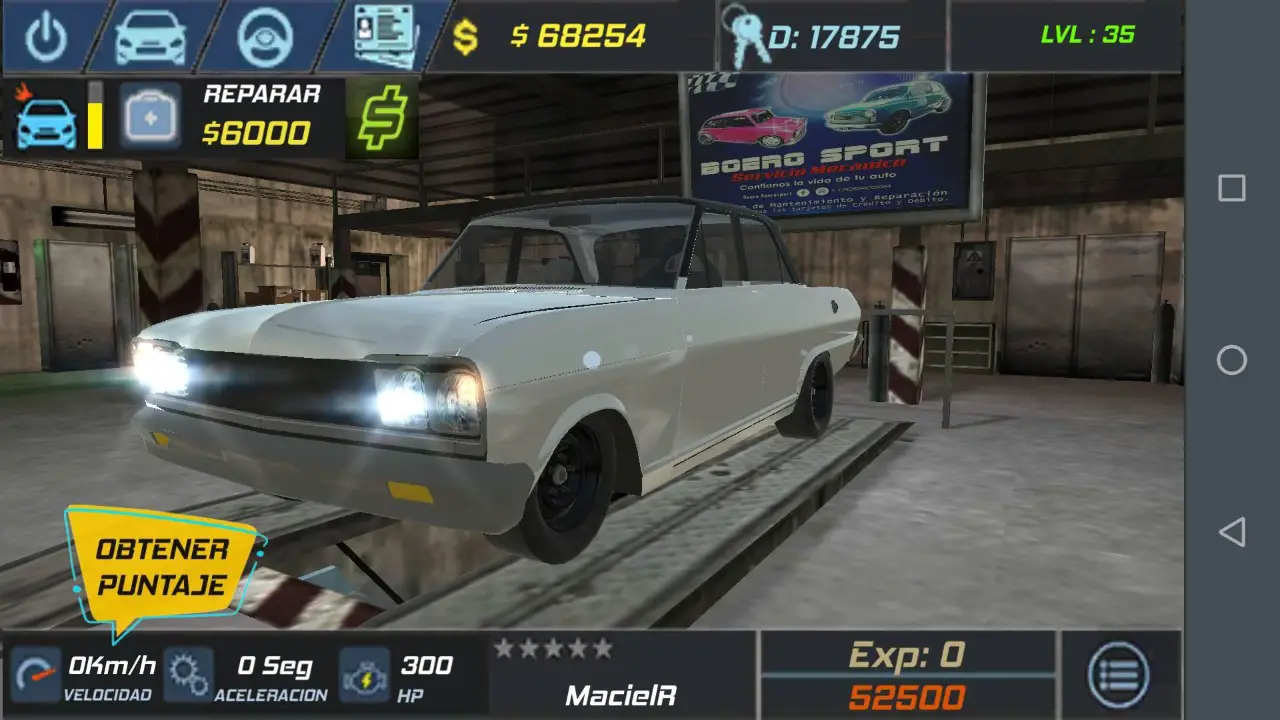The height and width of the screenshot is (720, 1280).
Task: Tap the power button icon
Action: pos(46,37)
